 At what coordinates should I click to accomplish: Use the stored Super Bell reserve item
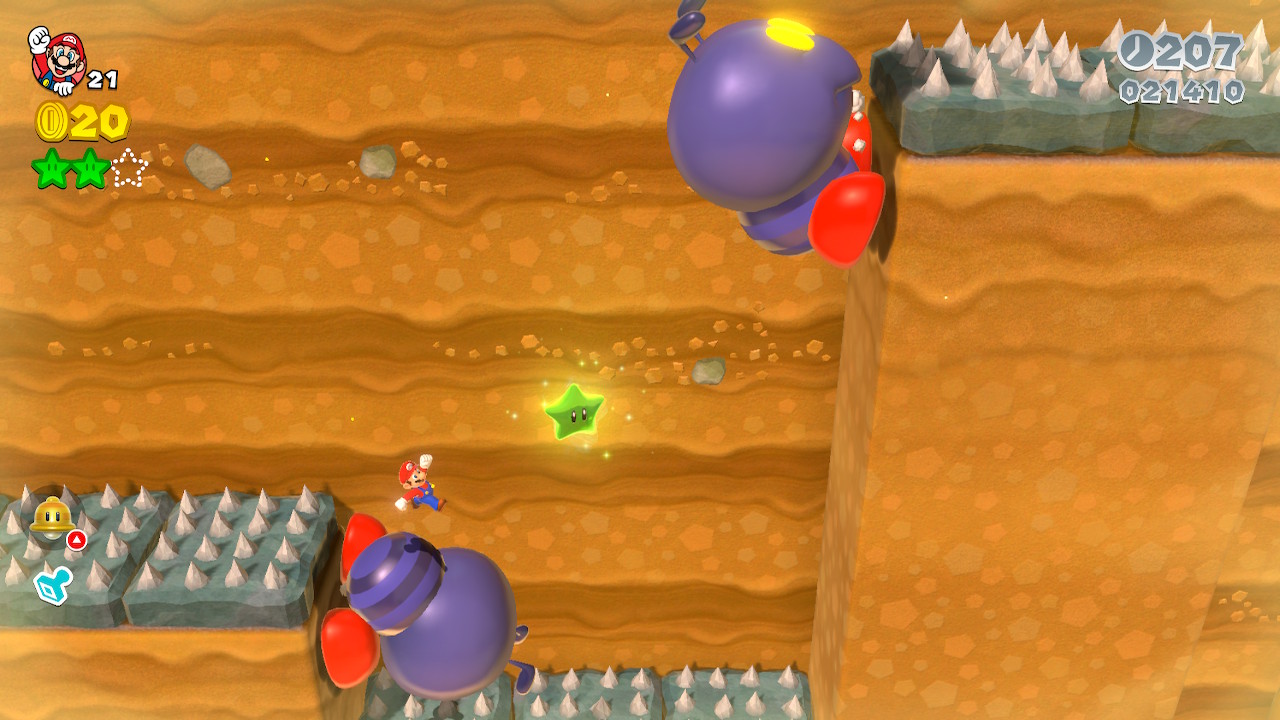click(x=50, y=516)
